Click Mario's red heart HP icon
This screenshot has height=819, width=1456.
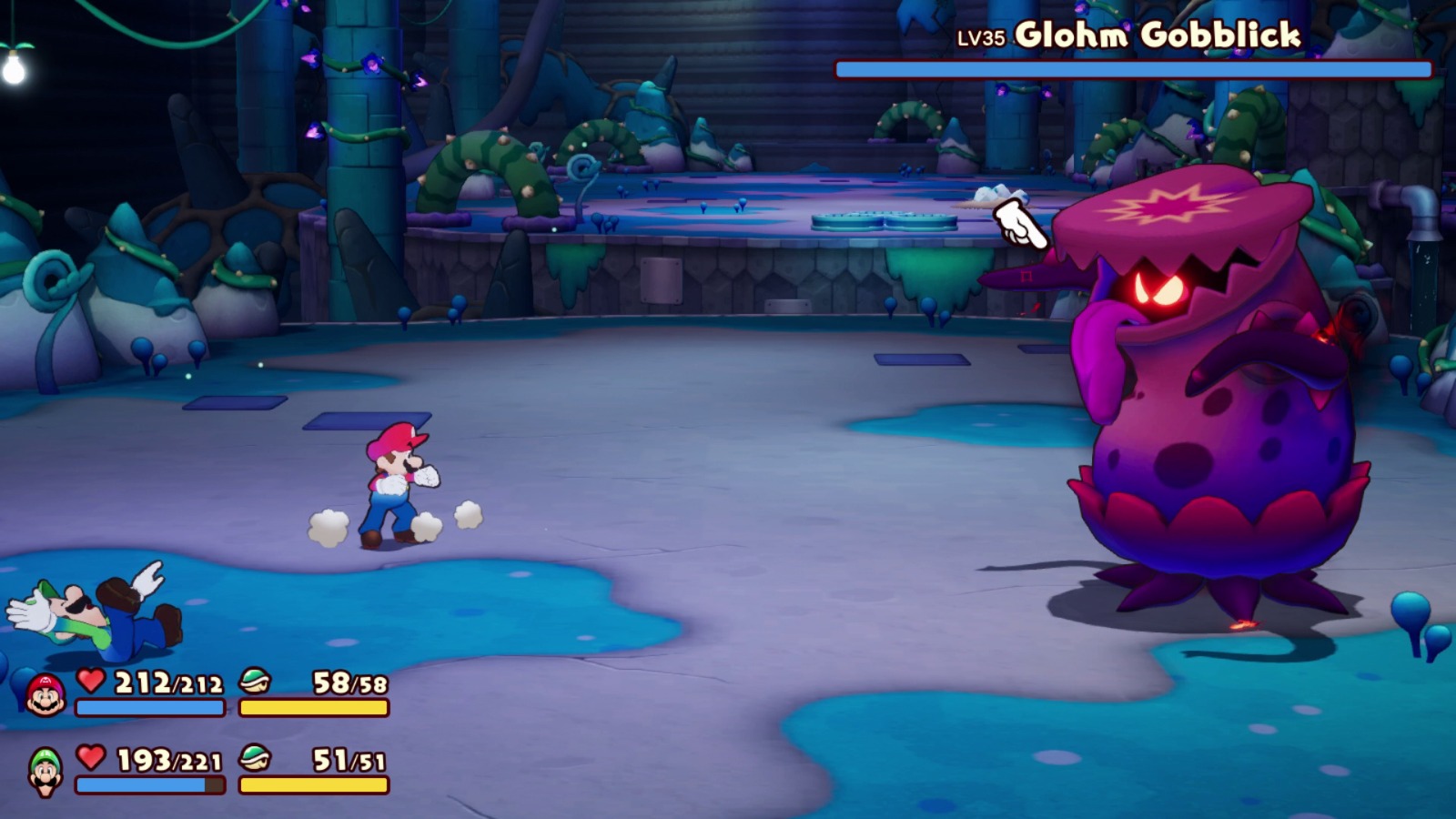point(89,681)
